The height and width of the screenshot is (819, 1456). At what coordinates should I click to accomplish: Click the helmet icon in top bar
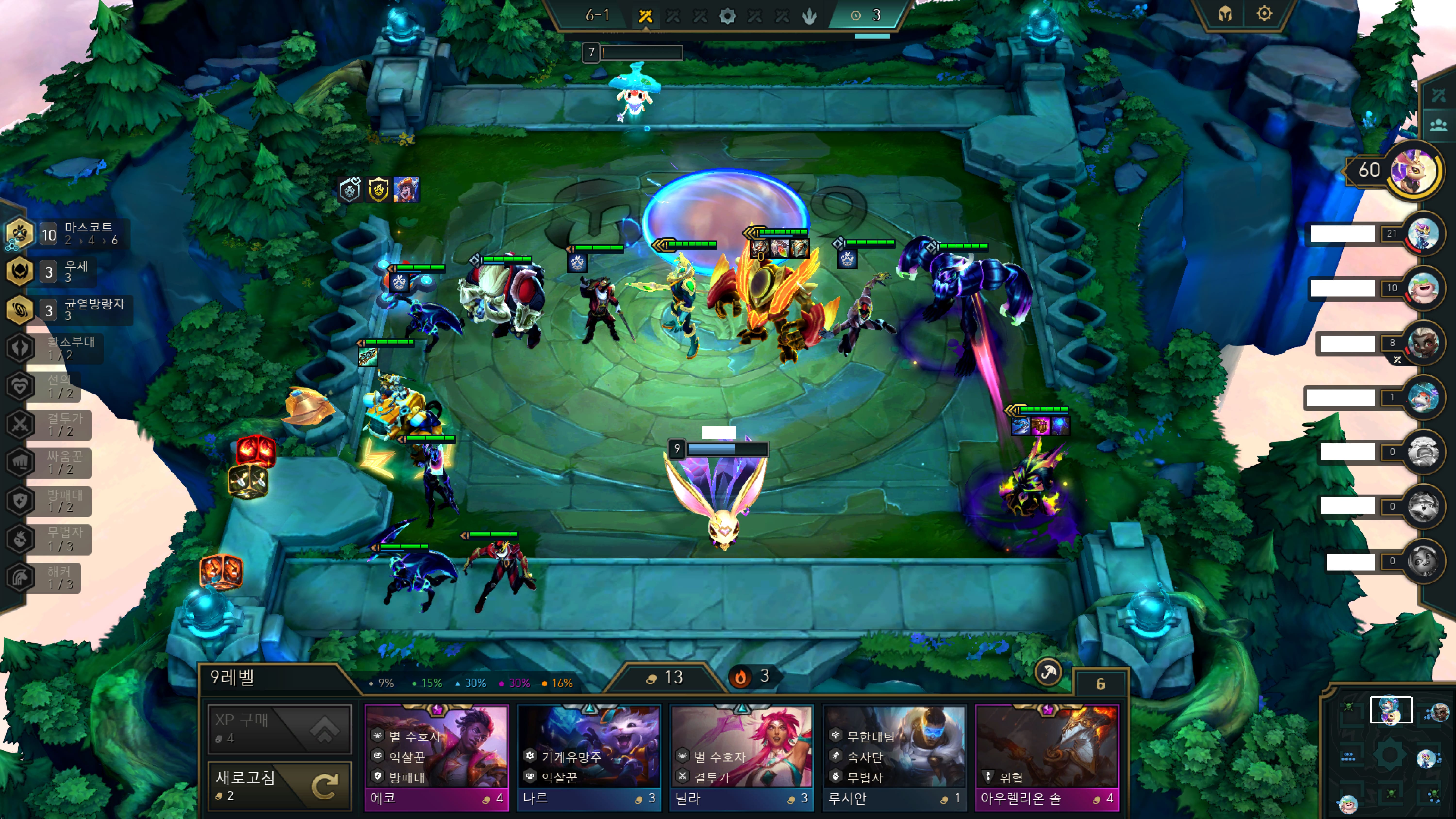pos(1225,14)
